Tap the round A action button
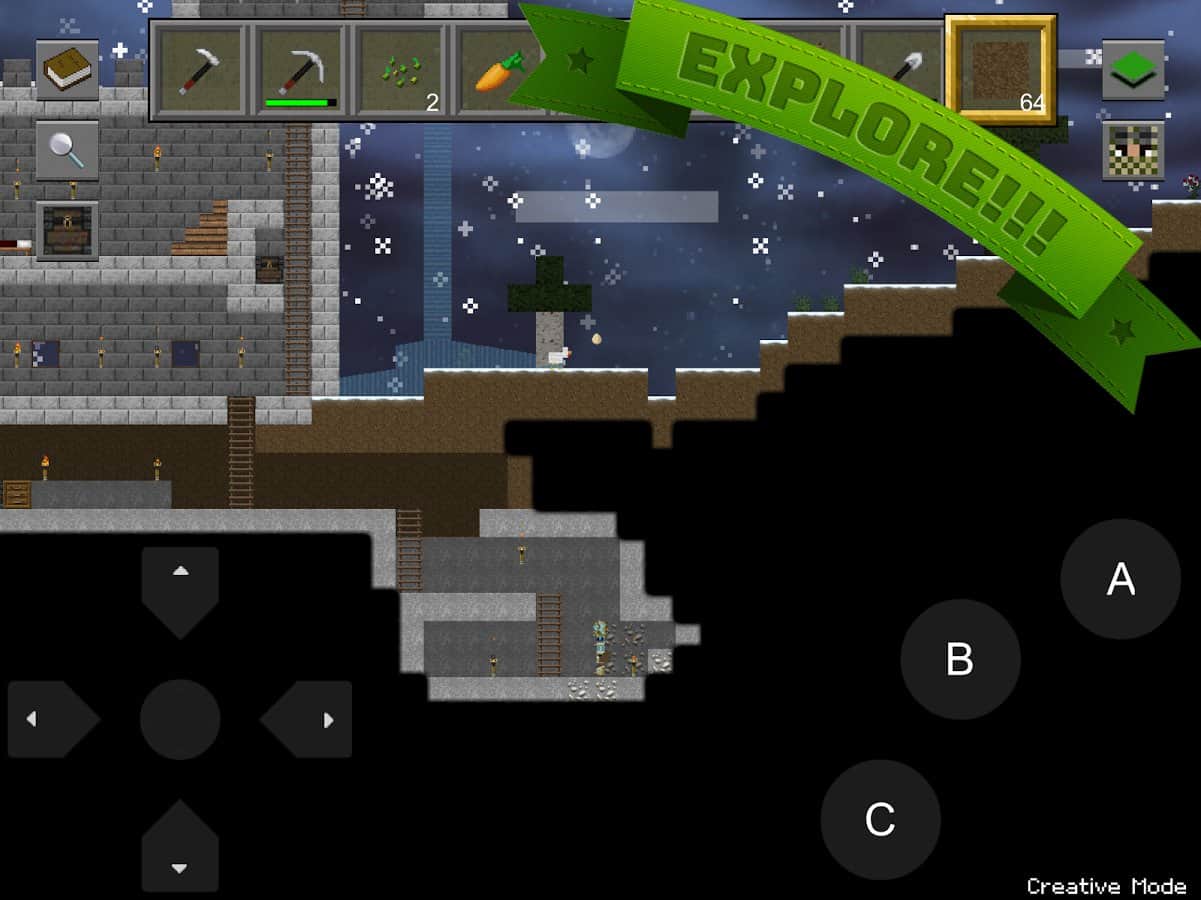The height and width of the screenshot is (900, 1201). tap(1120, 579)
